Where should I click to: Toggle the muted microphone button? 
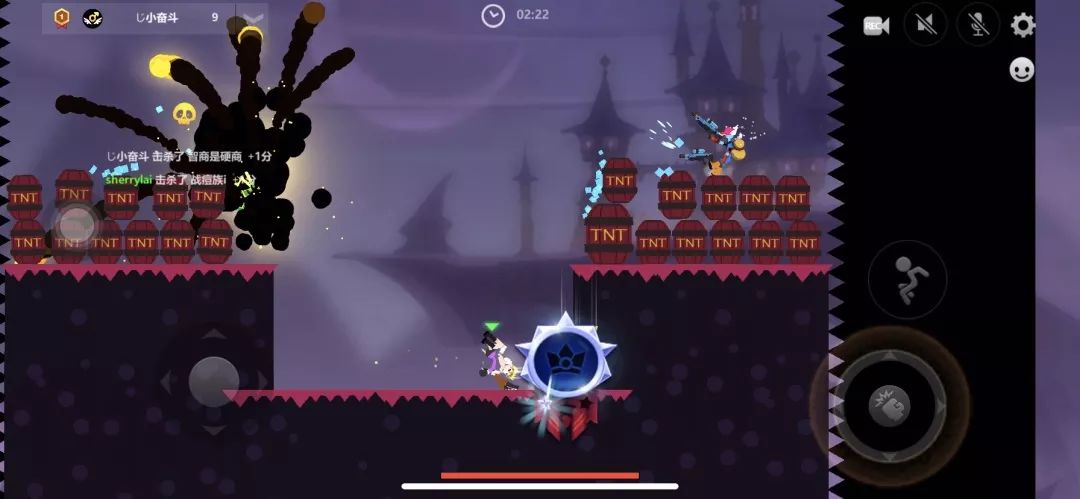978,25
